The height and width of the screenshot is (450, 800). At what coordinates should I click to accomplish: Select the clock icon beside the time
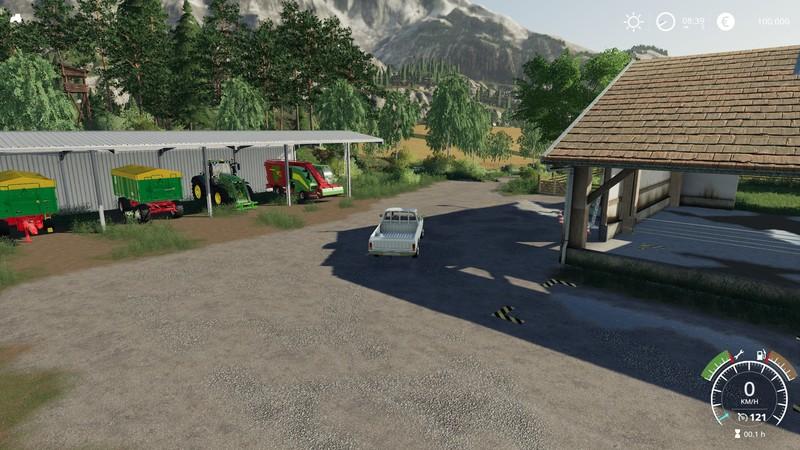coord(665,21)
